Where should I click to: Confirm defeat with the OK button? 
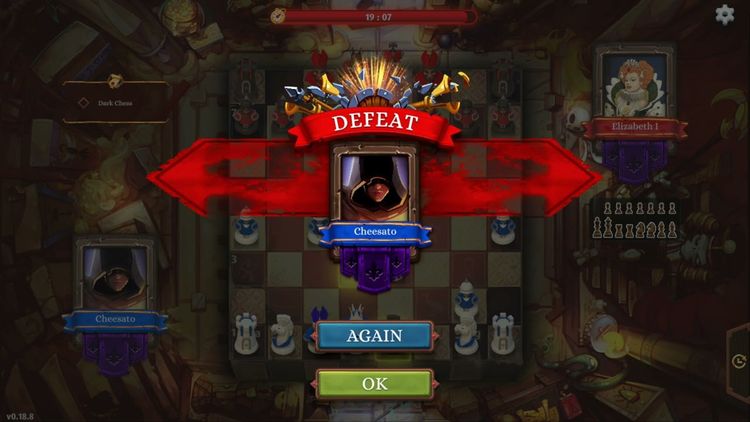pyautogui.click(x=374, y=383)
